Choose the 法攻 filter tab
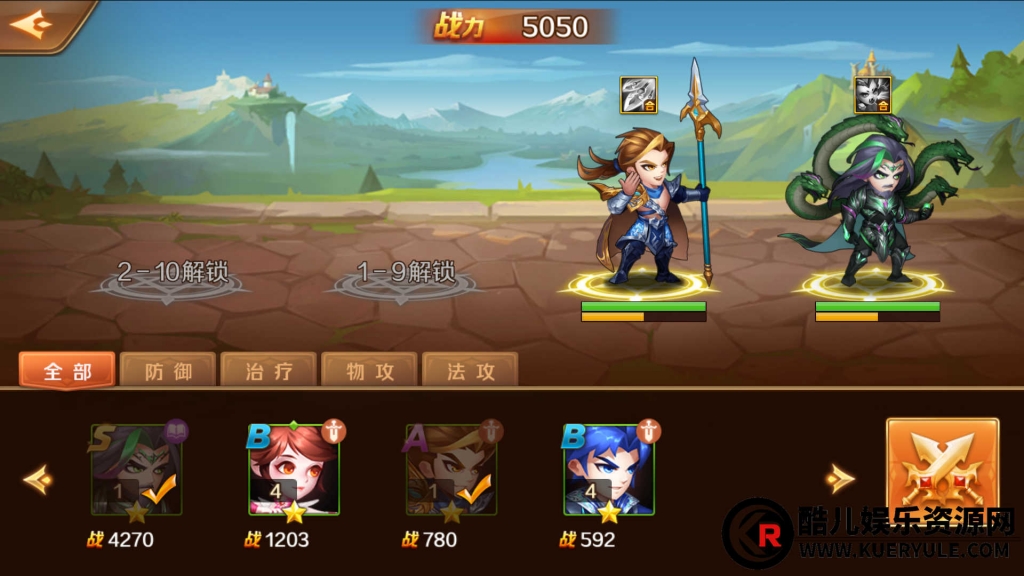The width and height of the screenshot is (1024, 576). coord(470,371)
